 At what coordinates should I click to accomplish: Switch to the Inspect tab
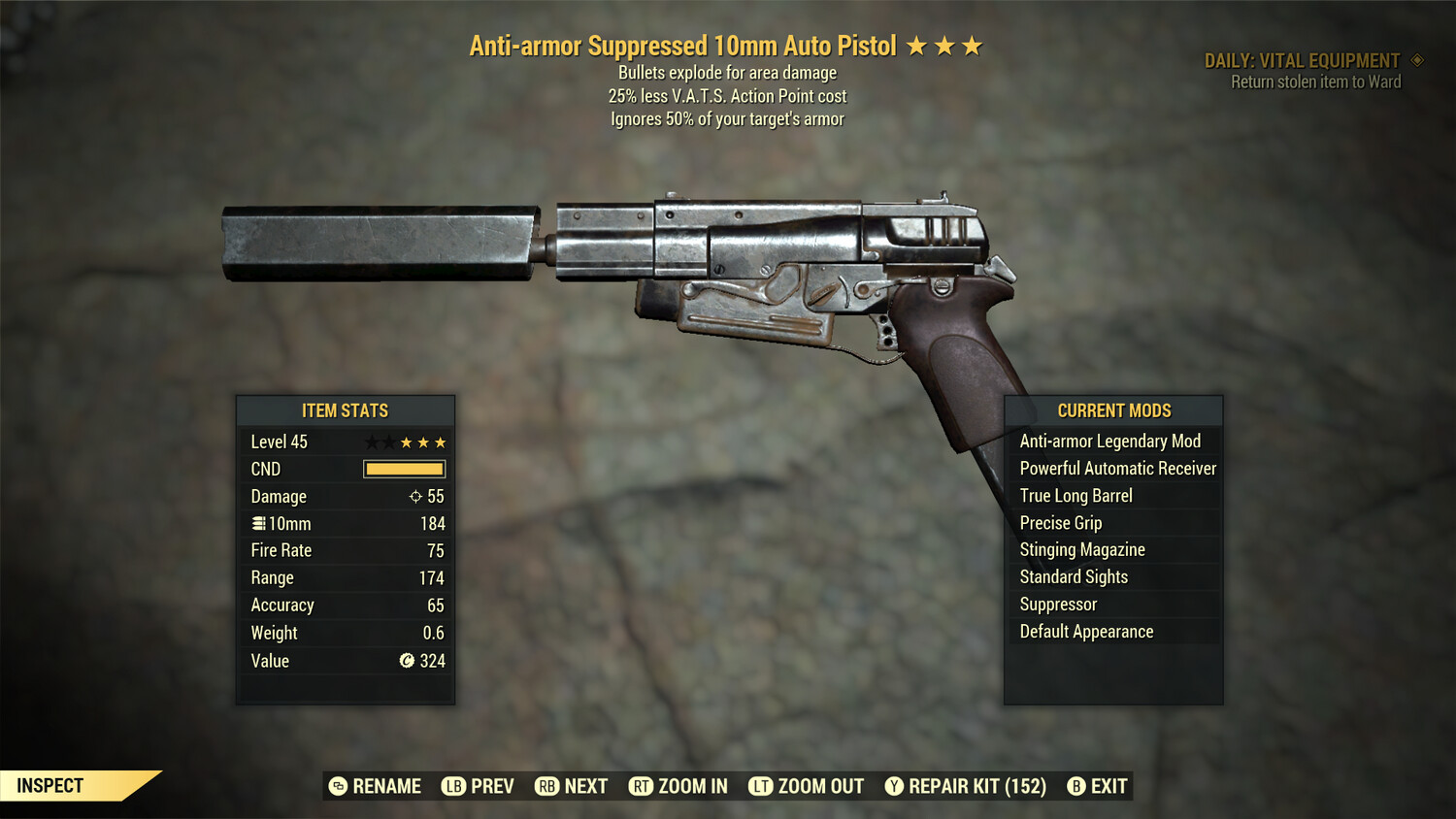pos(49,785)
